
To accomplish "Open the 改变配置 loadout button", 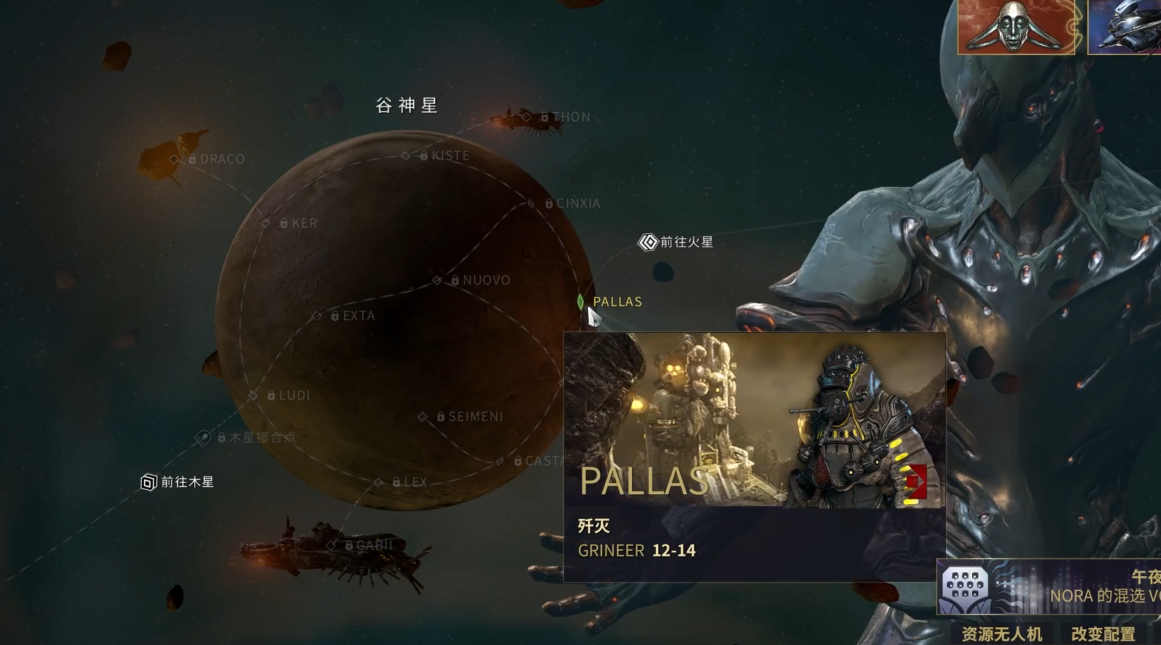I will click(x=1102, y=634).
